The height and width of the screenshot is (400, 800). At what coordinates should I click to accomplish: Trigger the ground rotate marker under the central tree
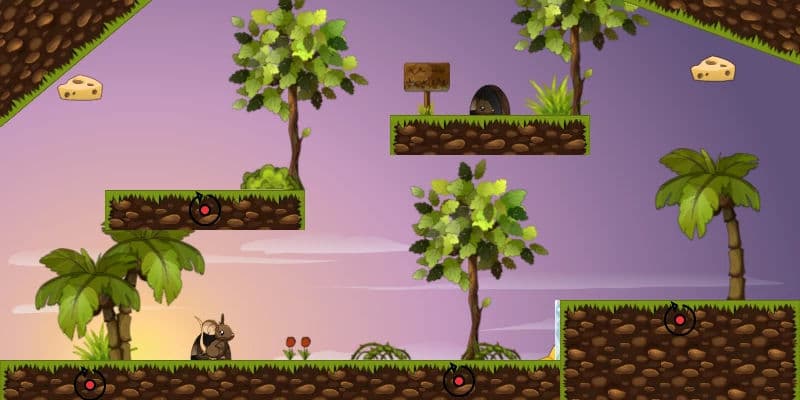point(459,381)
